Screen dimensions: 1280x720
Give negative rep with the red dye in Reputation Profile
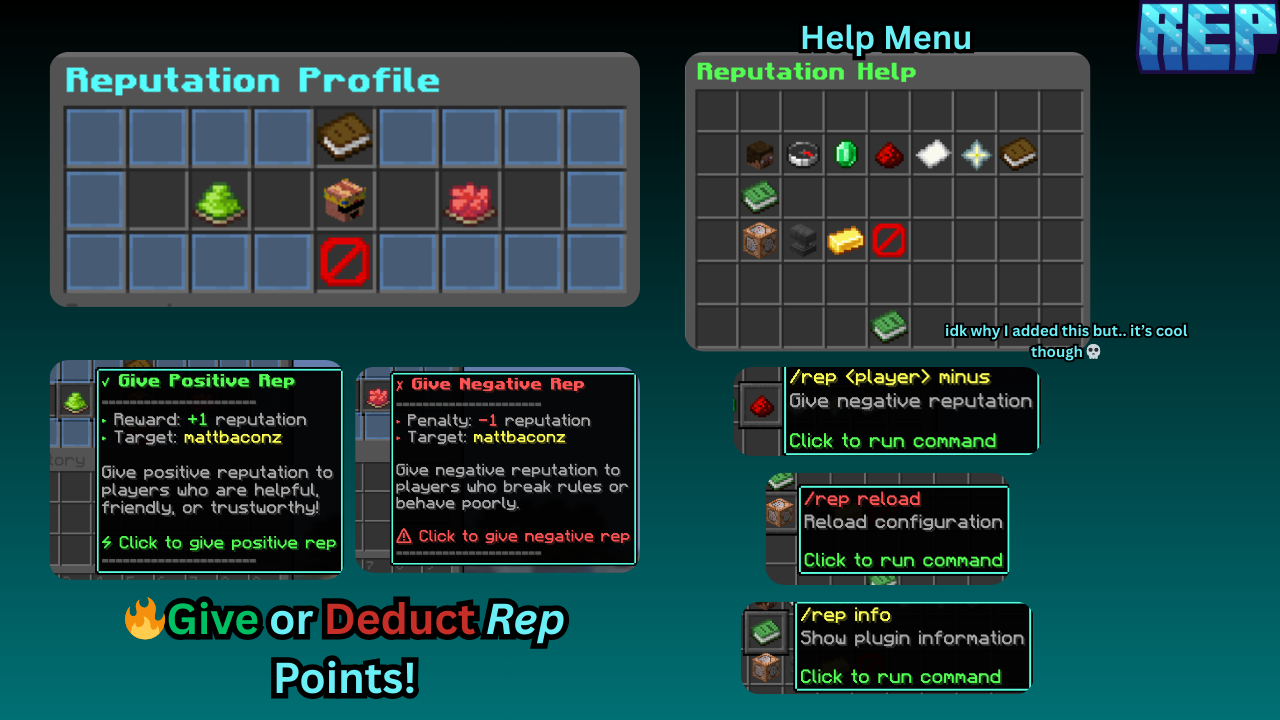click(470, 200)
